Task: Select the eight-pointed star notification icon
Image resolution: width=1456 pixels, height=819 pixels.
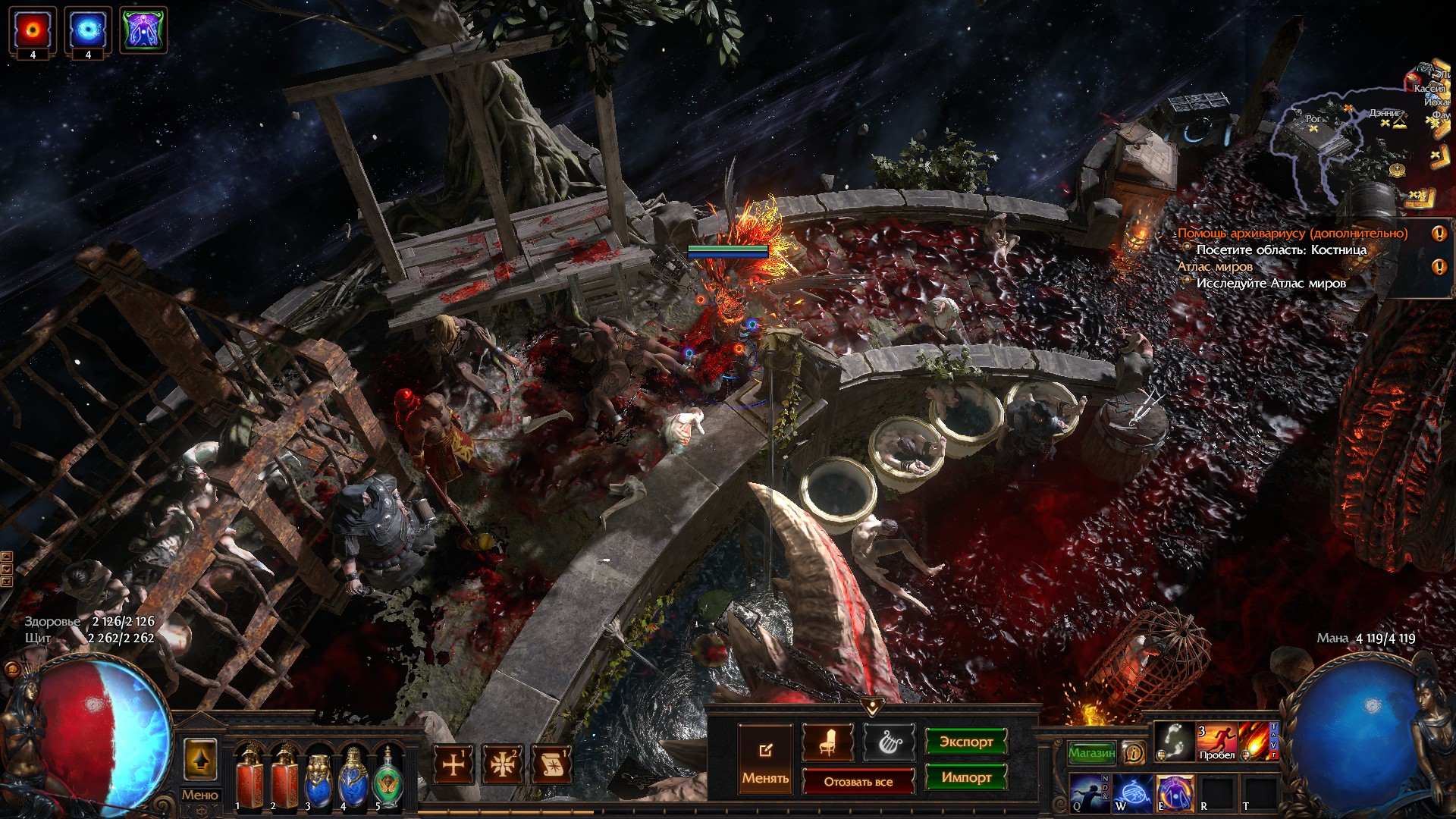Action: (502, 764)
